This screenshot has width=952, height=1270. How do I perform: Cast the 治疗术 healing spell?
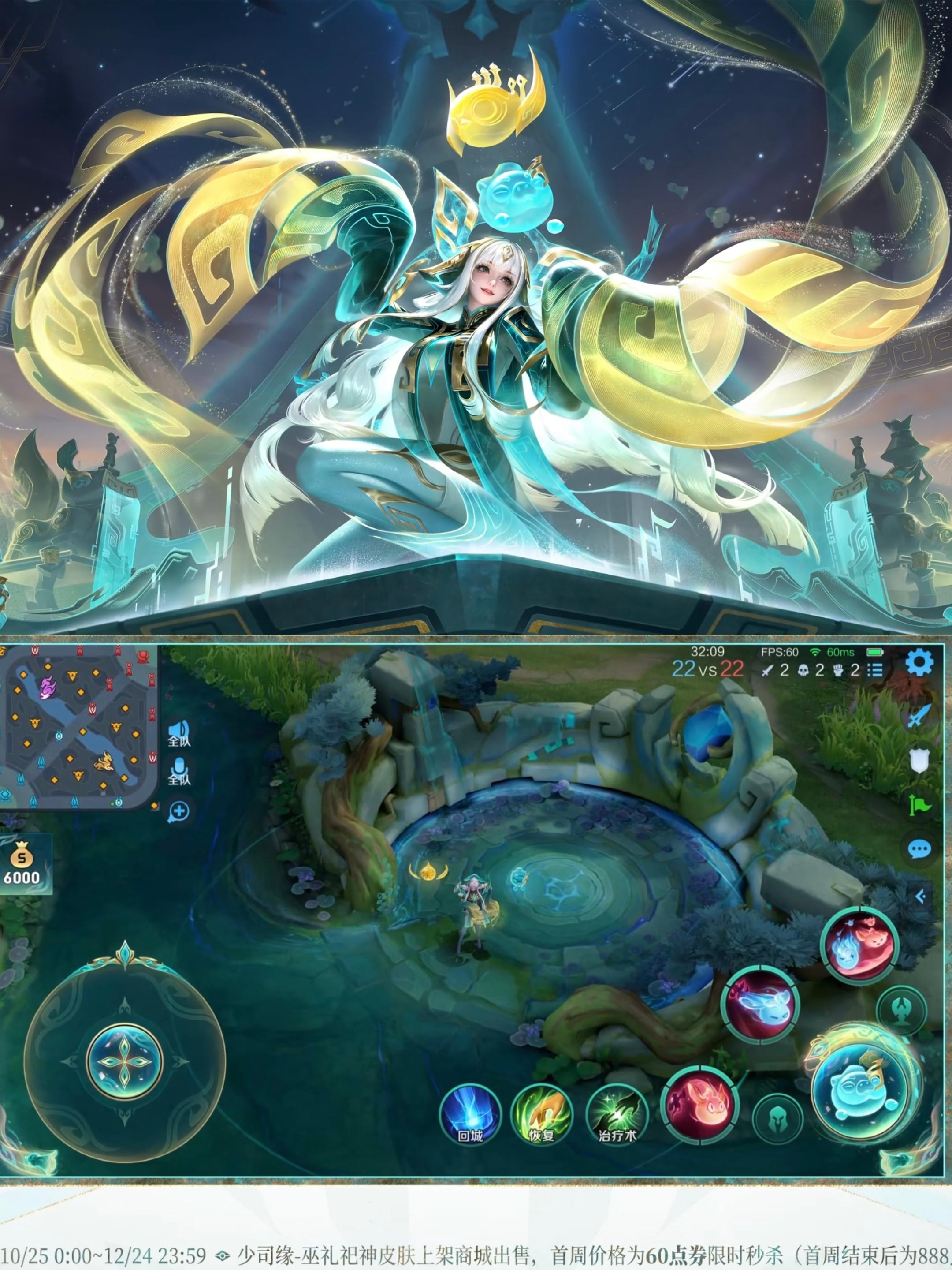pos(618,1113)
